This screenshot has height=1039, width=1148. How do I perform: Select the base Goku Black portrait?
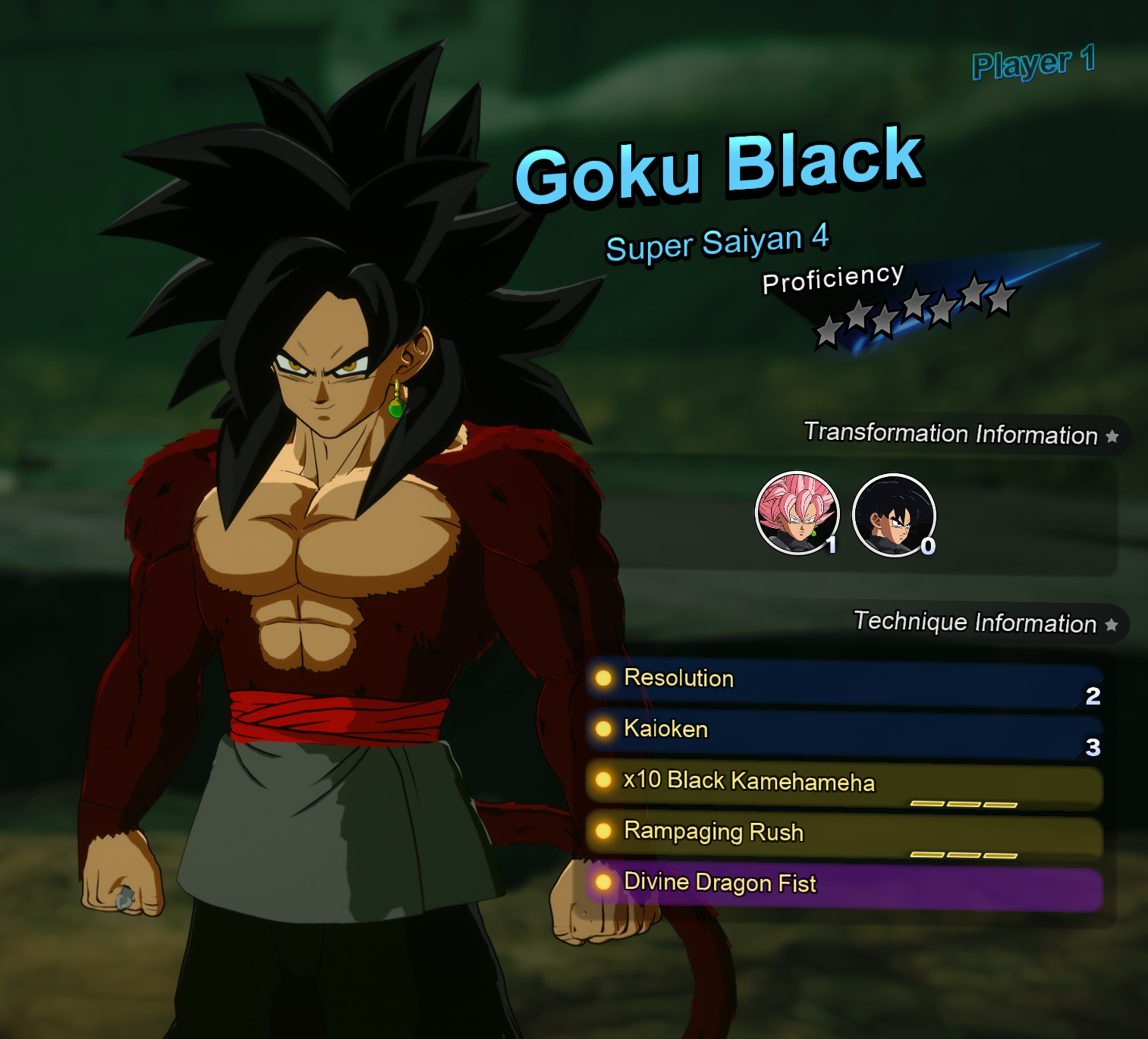click(x=894, y=514)
